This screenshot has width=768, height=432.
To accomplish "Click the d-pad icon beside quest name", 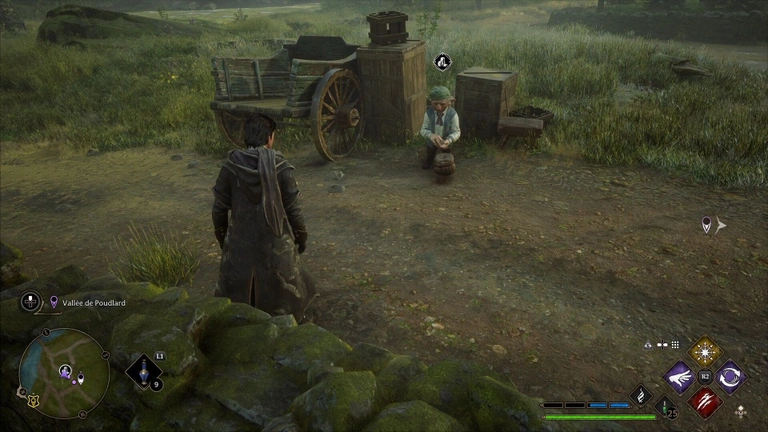I will 32,301.
